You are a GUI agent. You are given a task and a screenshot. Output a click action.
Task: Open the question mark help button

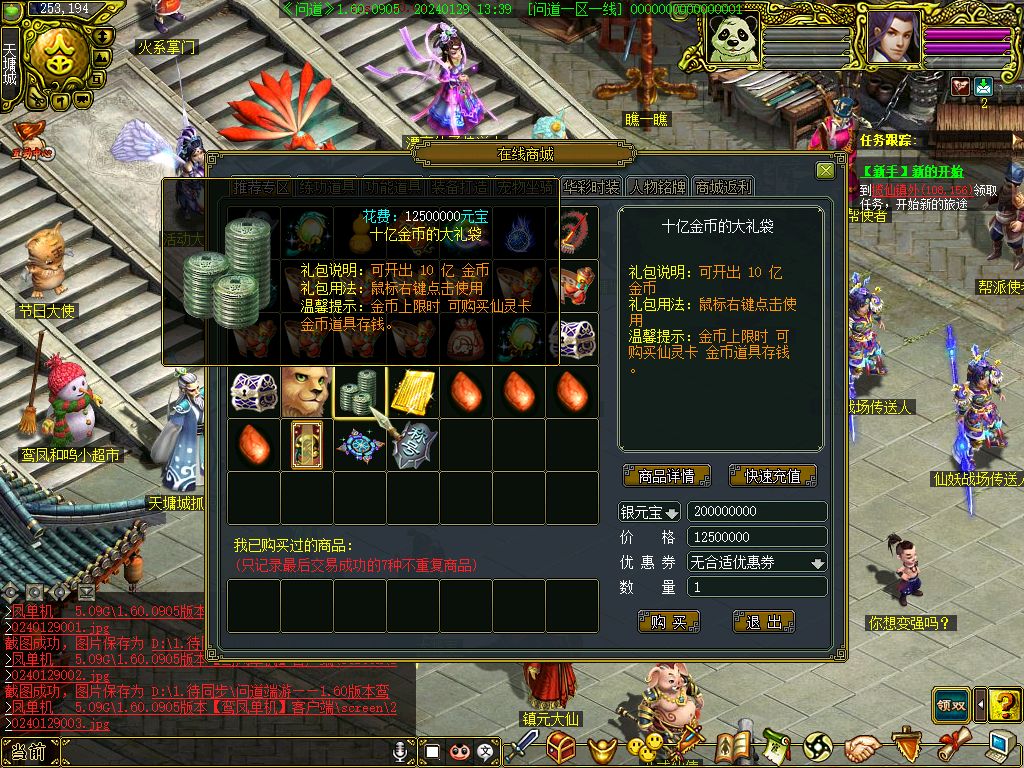(x=1004, y=704)
